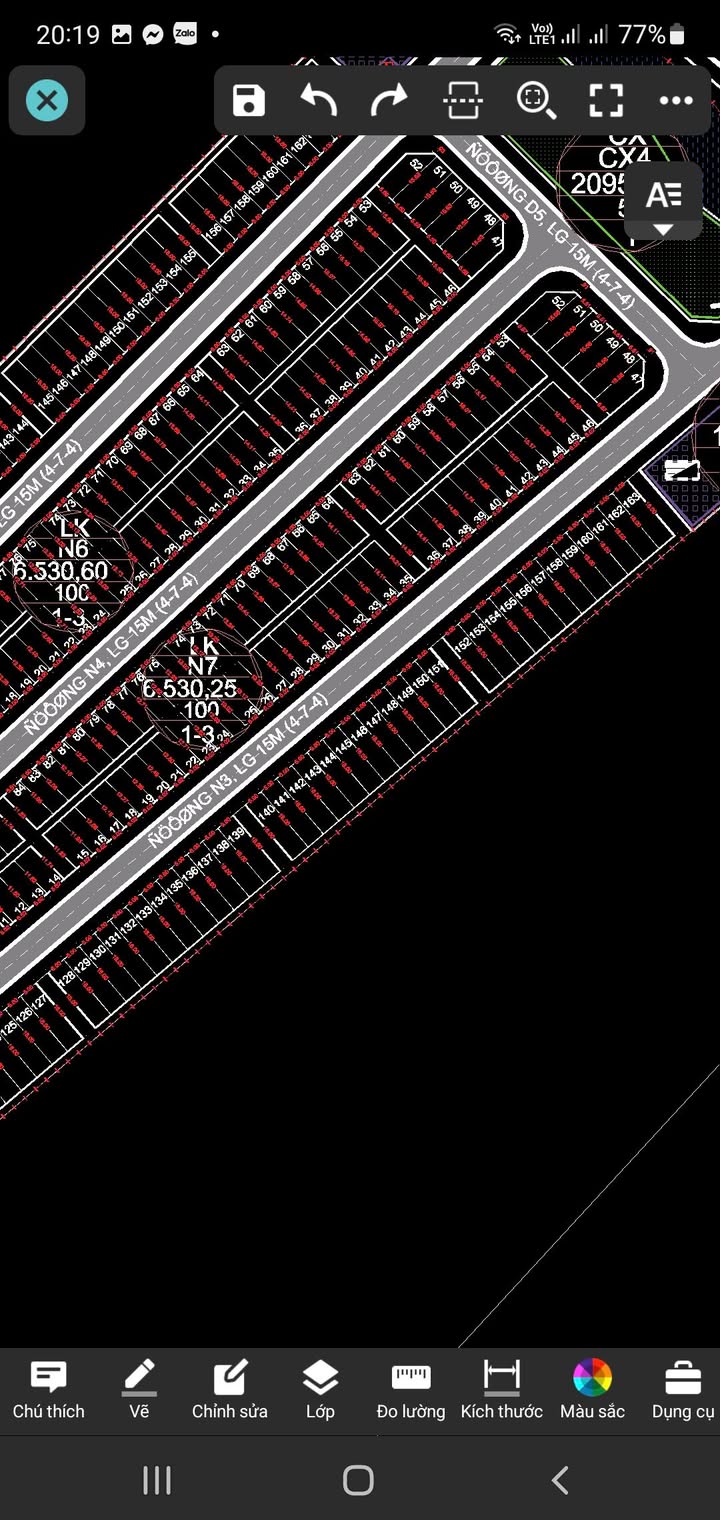Screen dimensions: 720x1520
Task: Open the Dụng cụ toolbox tab
Action: [x=683, y=1390]
